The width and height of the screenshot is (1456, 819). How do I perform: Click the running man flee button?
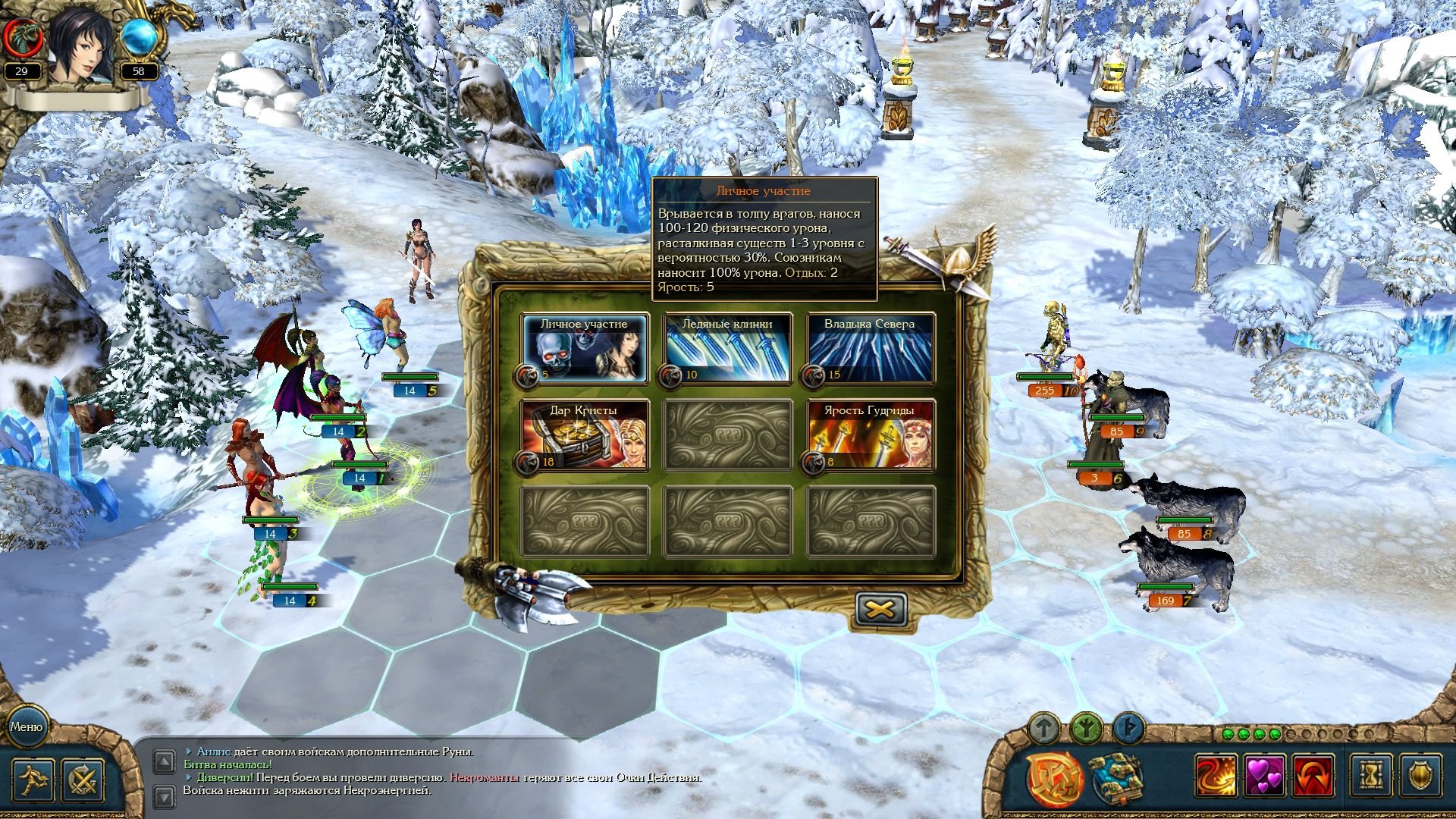33,779
